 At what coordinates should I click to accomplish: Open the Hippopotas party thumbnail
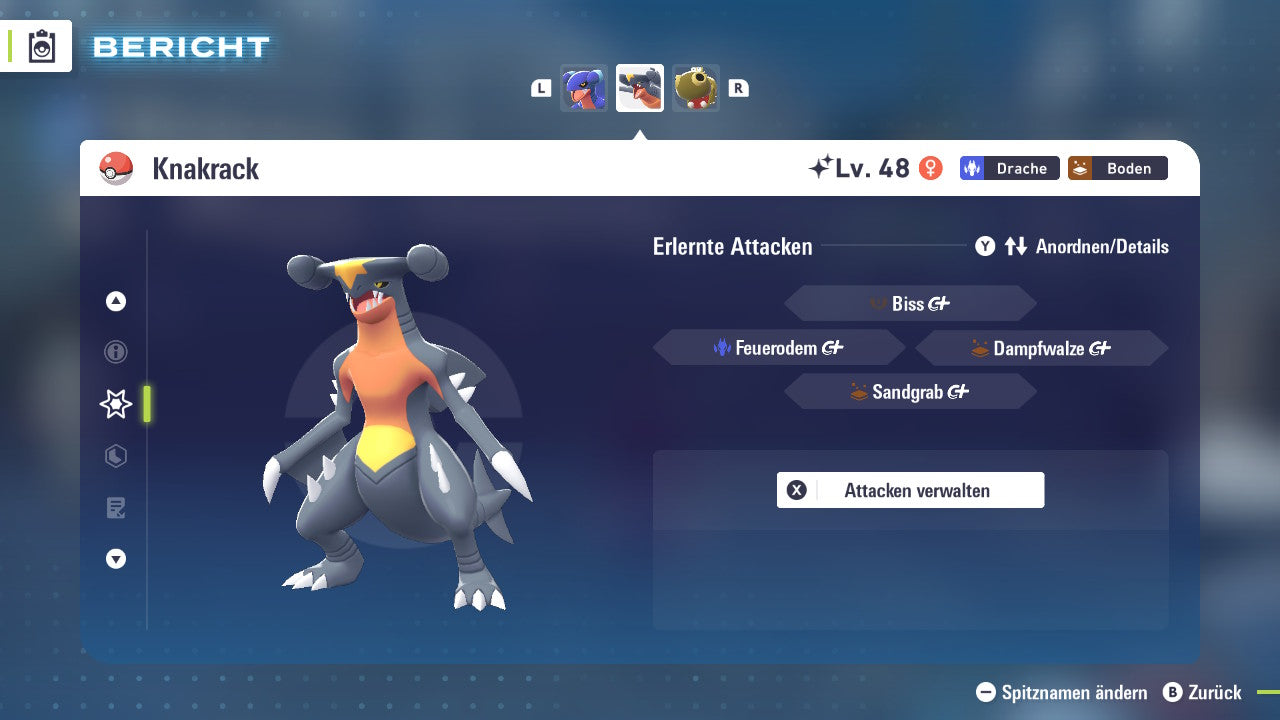pos(696,88)
